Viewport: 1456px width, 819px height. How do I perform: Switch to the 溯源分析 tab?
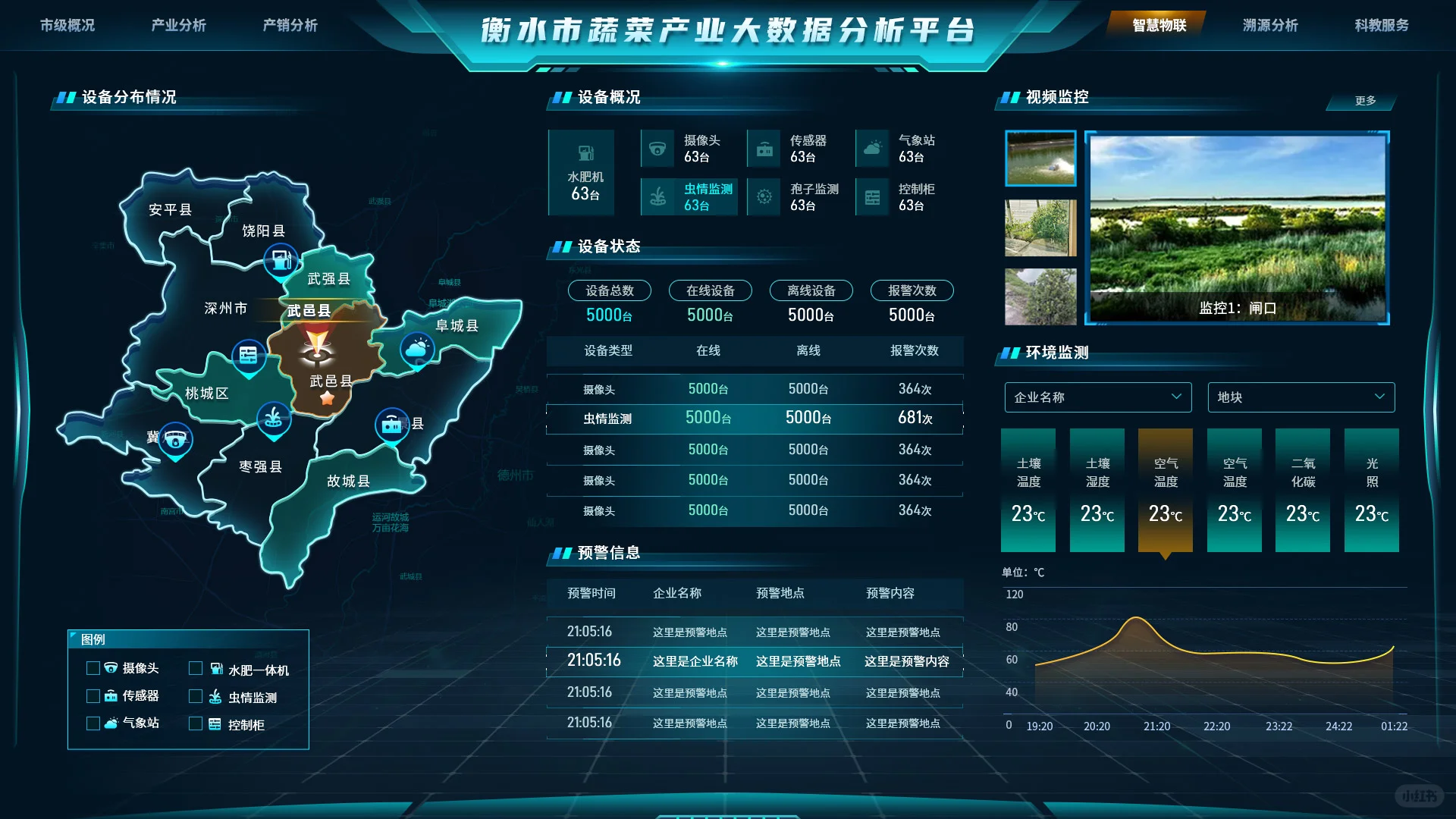tap(1270, 25)
